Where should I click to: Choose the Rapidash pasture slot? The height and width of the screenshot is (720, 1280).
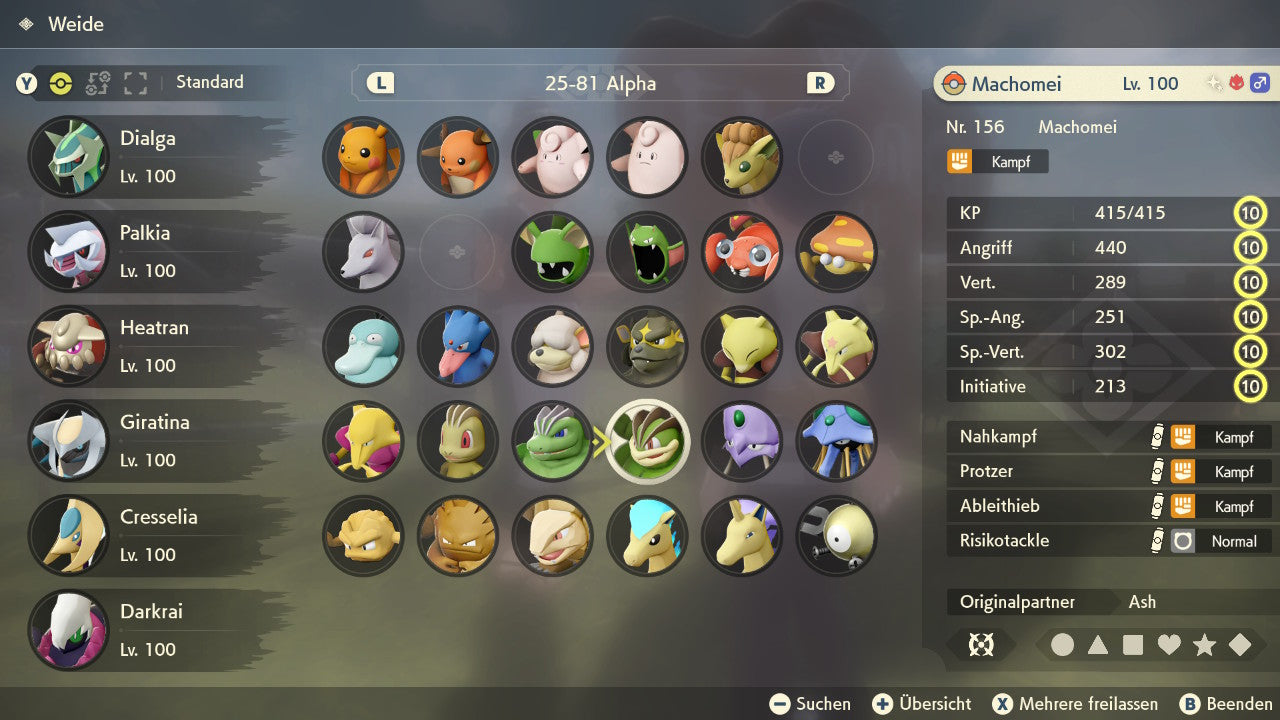[x=742, y=536]
